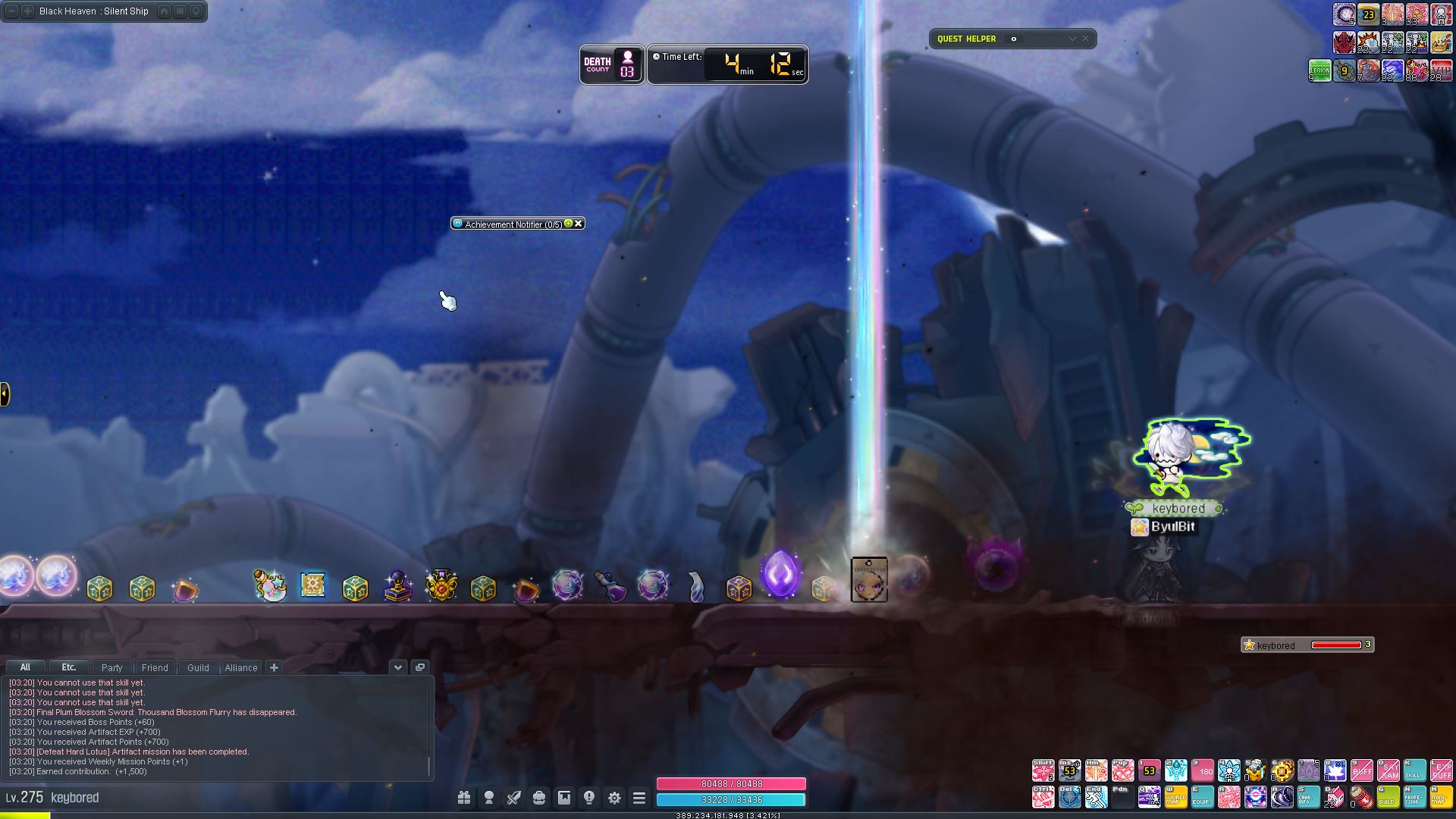1456x819 pixels.
Task: Open the crossed sword menu icon
Action: [514, 798]
